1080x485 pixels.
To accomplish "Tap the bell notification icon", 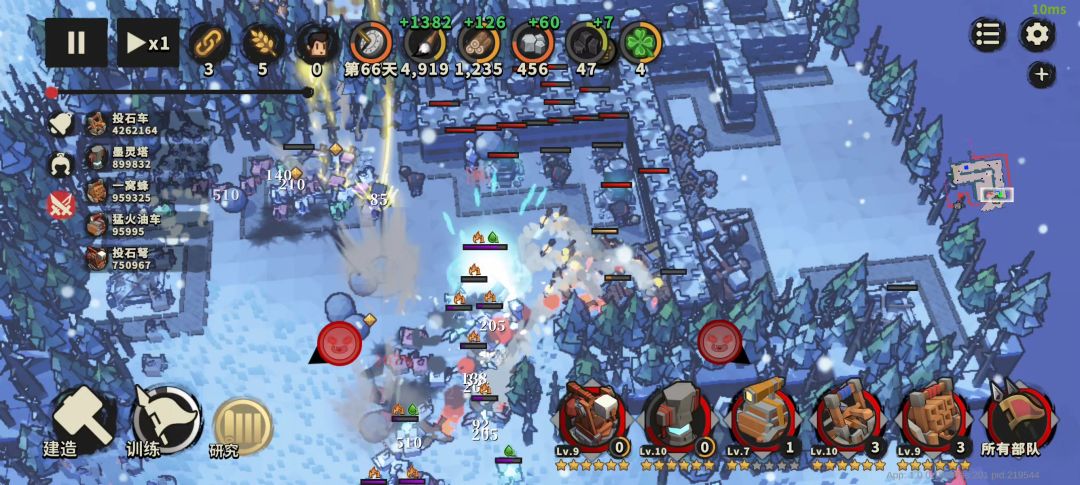I will tap(61, 123).
